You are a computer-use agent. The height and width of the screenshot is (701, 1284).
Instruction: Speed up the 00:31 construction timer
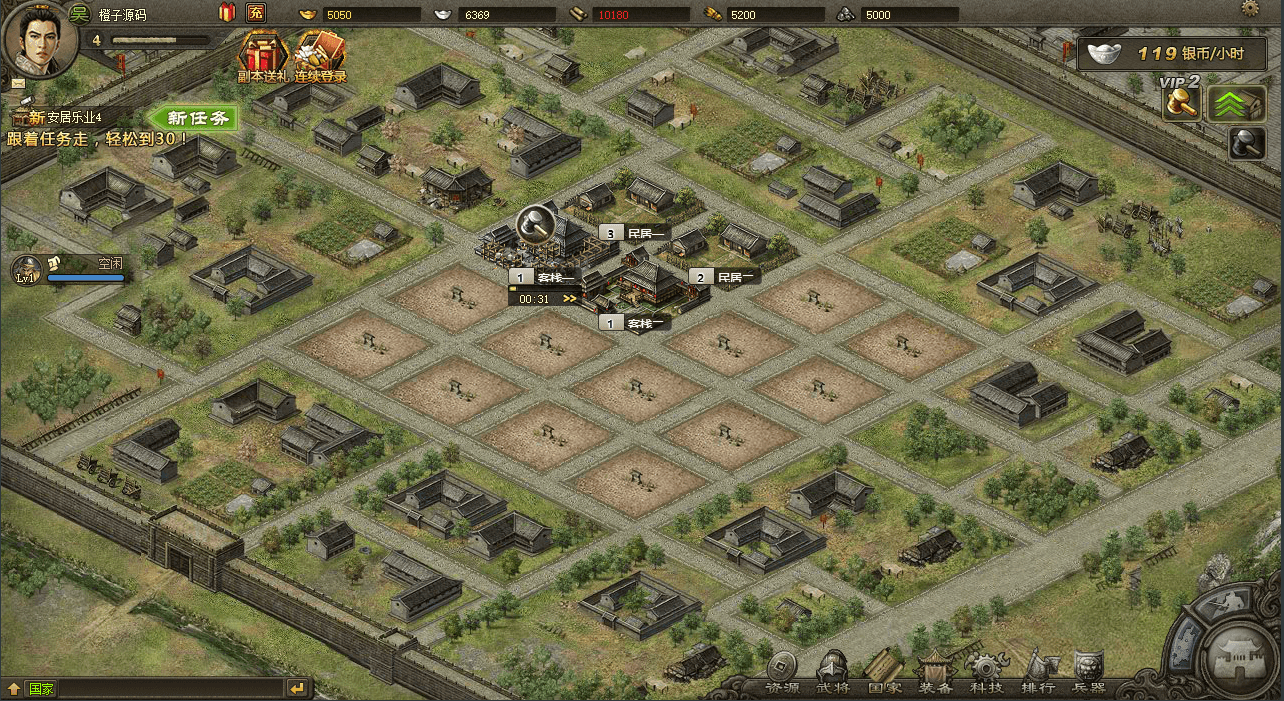[570, 298]
